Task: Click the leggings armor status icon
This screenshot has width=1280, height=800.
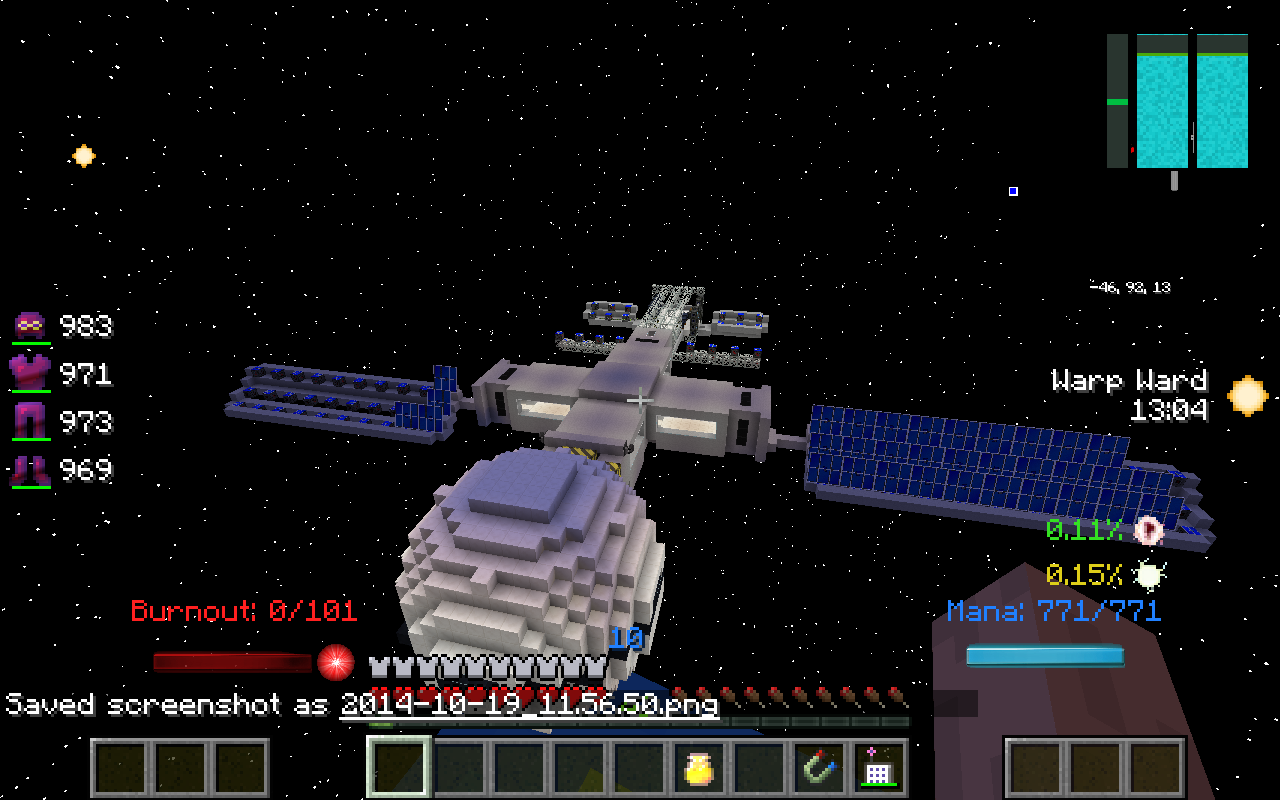Action: (x=32, y=421)
